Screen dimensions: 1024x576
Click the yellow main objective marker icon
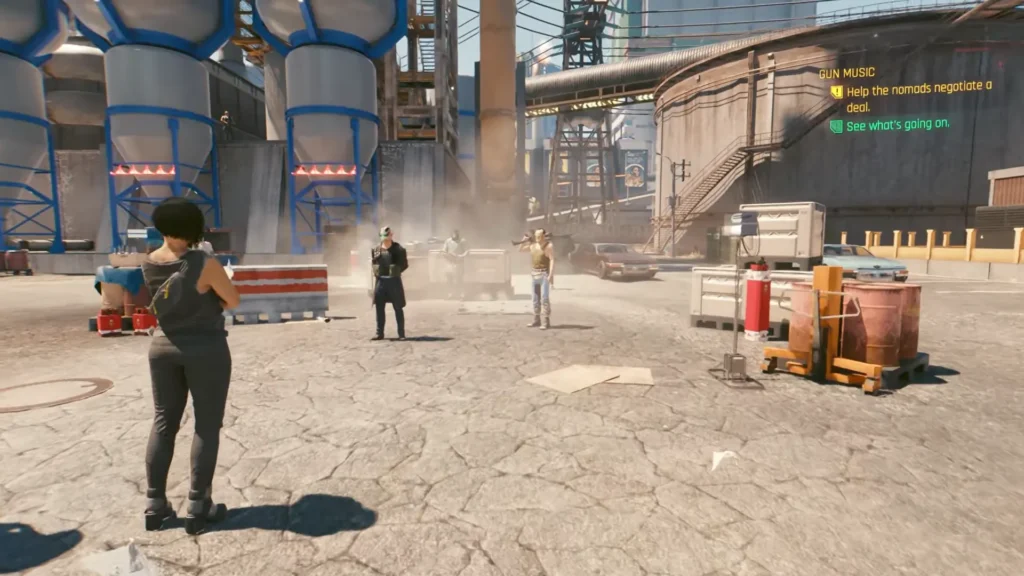[836, 92]
